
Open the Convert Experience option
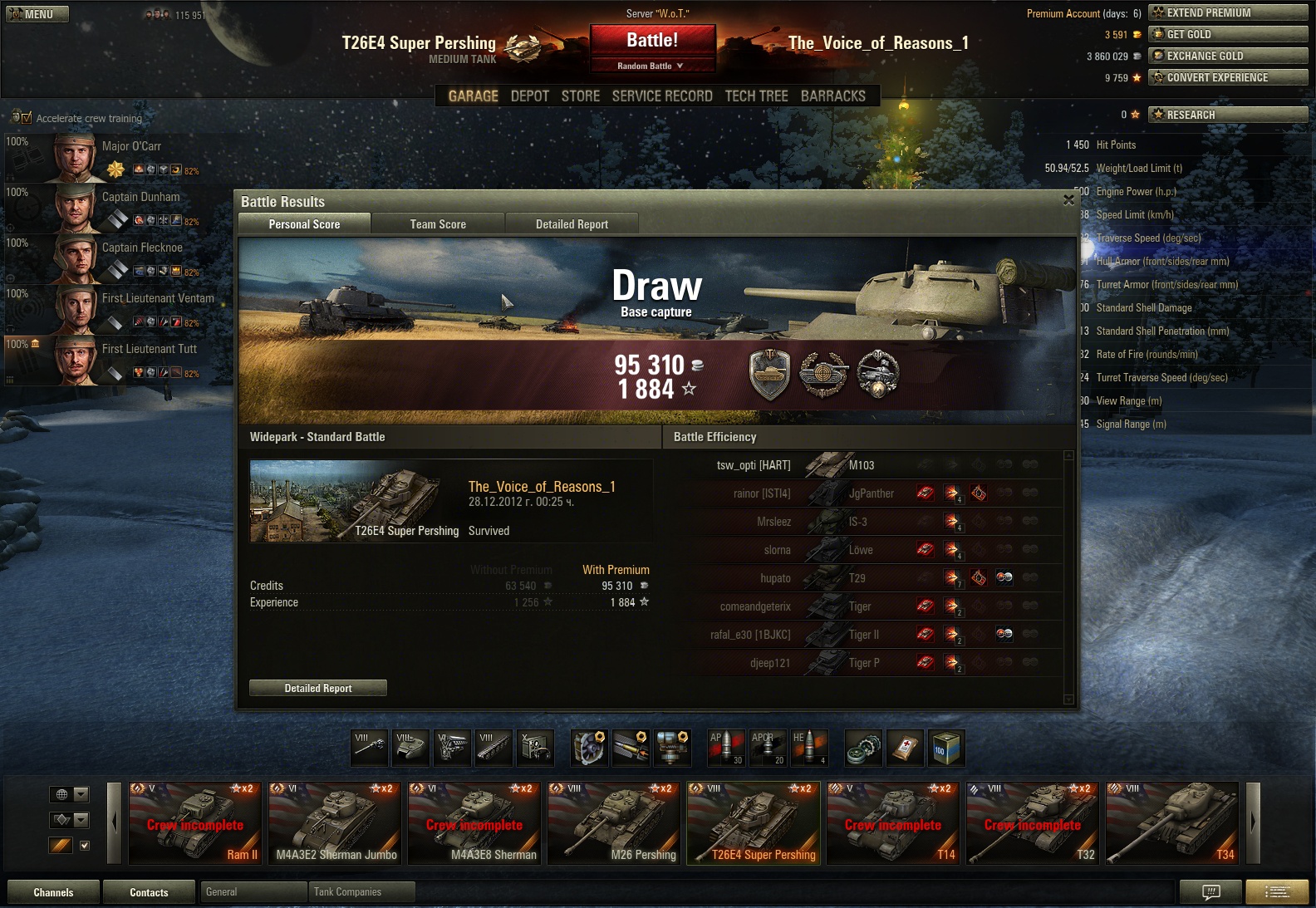1227,77
